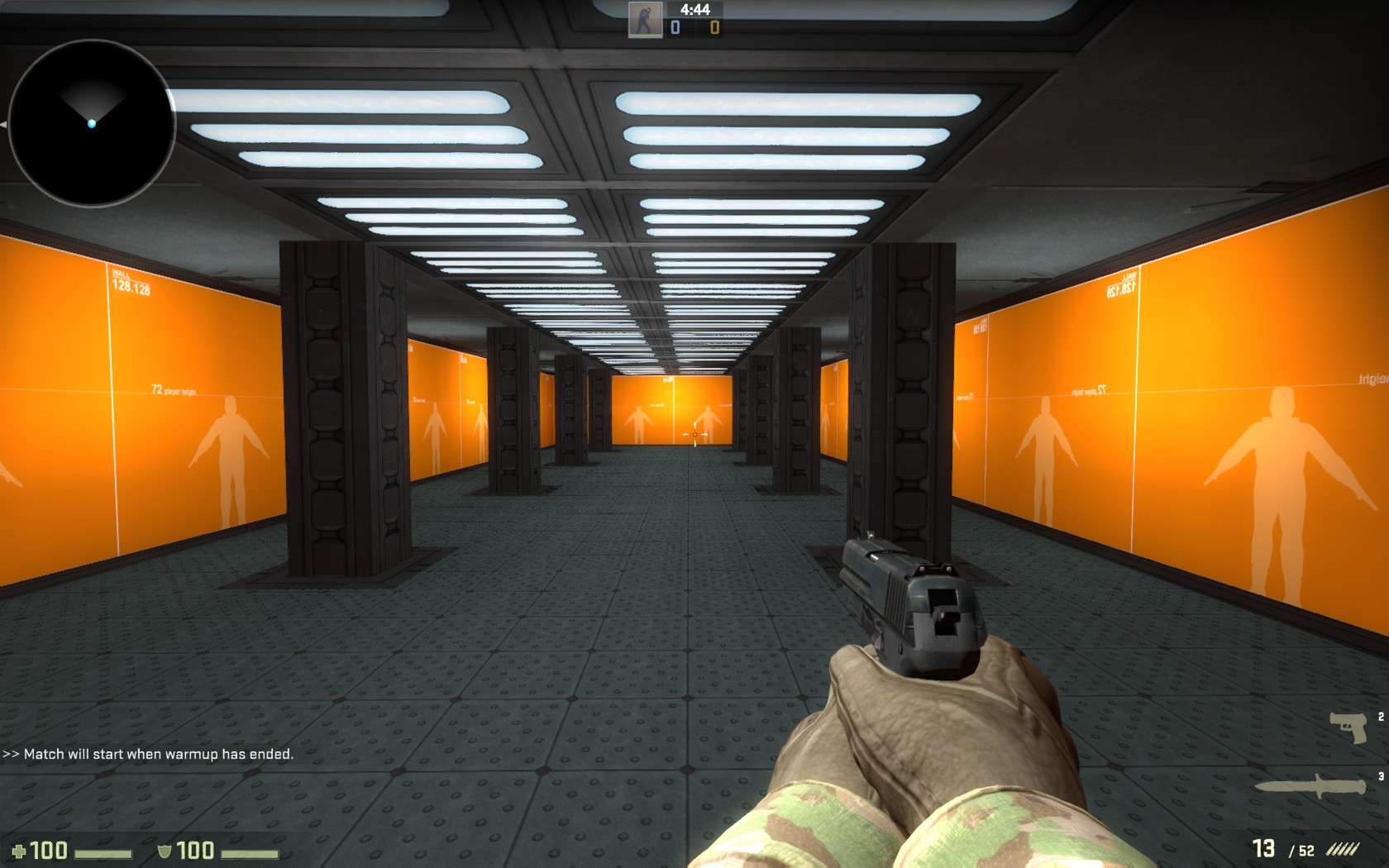Click the armor shield icon
This screenshot has width=1389, height=868.
point(166,849)
